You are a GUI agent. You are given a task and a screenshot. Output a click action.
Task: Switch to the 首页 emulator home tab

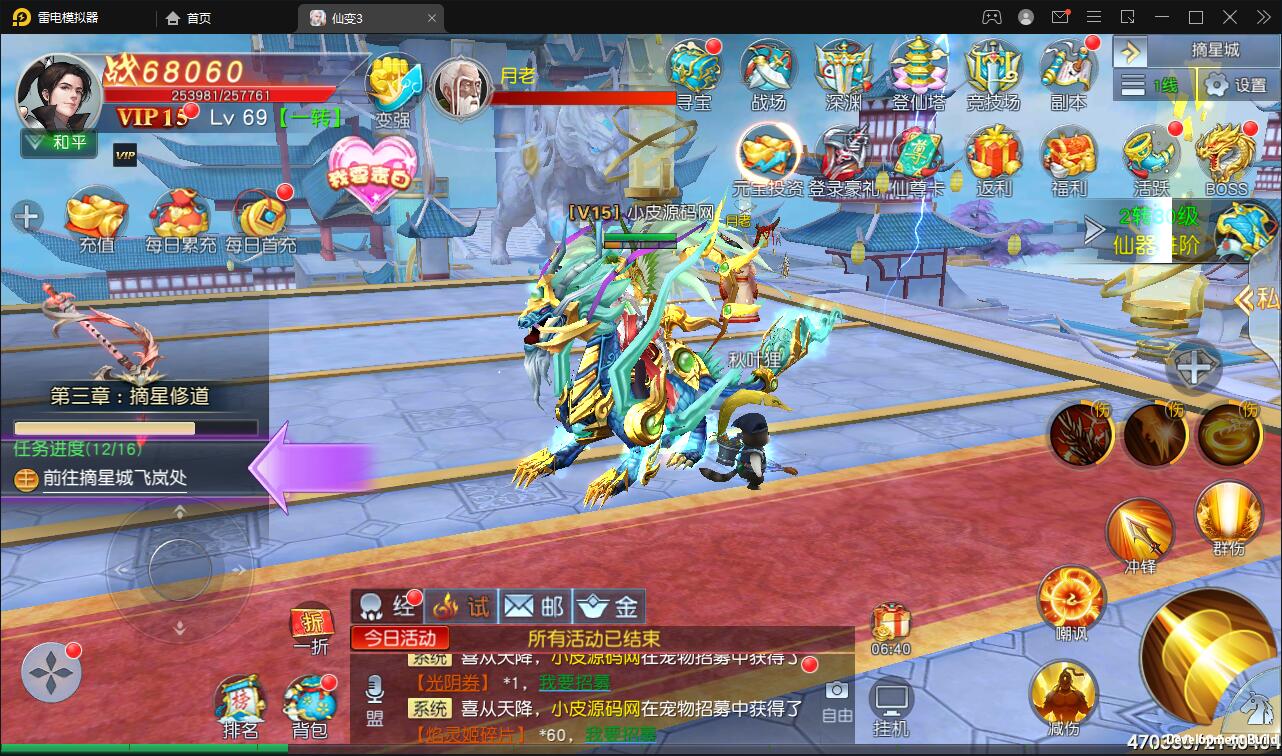pyautogui.click(x=189, y=17)
